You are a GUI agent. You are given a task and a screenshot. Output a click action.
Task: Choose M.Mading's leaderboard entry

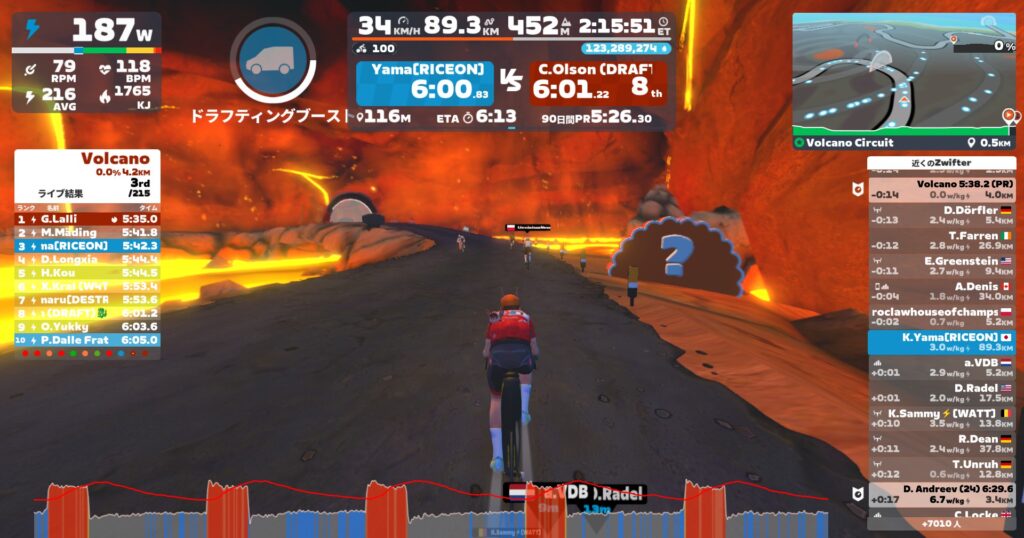pos(87,232)
